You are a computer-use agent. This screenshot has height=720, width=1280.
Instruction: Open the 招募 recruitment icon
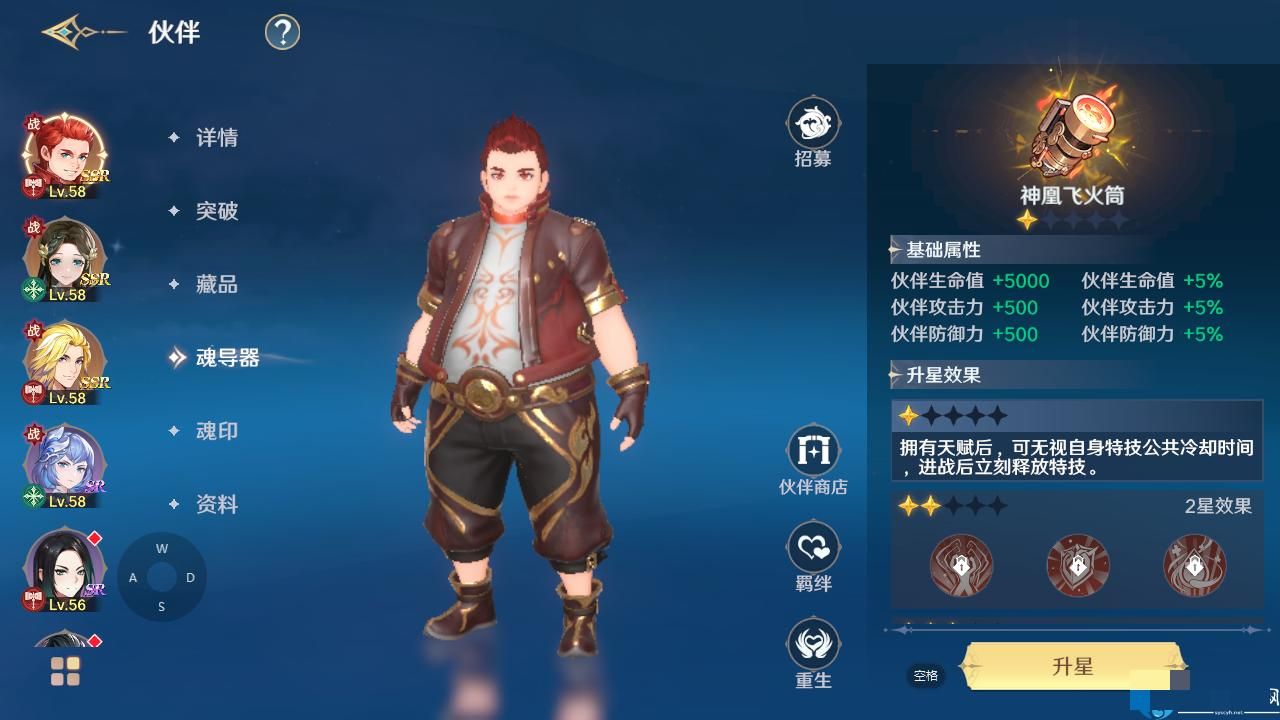click(813, 122)
